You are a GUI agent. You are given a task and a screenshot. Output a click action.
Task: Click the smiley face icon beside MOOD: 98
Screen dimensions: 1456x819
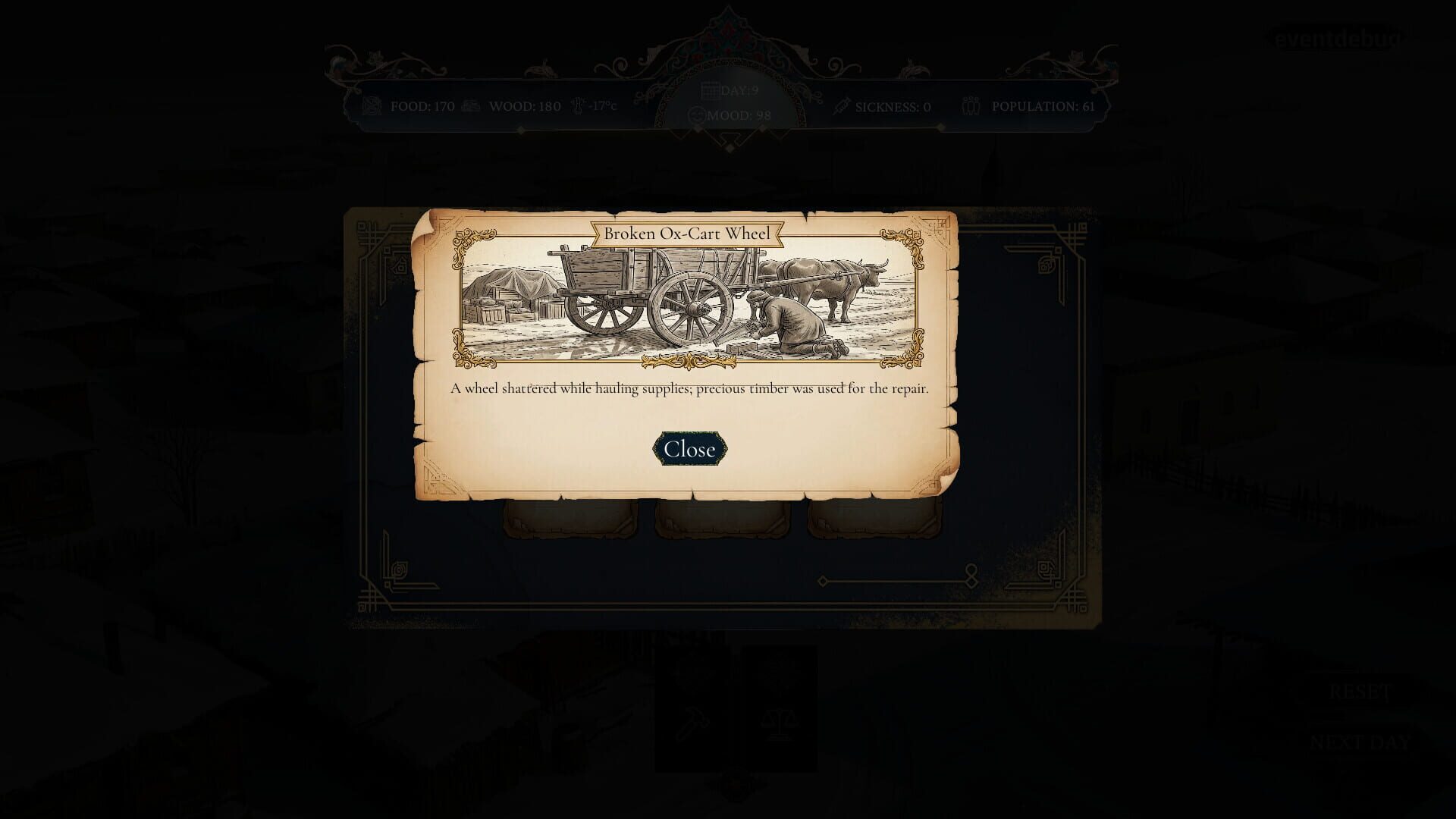(x=695, y=115)
